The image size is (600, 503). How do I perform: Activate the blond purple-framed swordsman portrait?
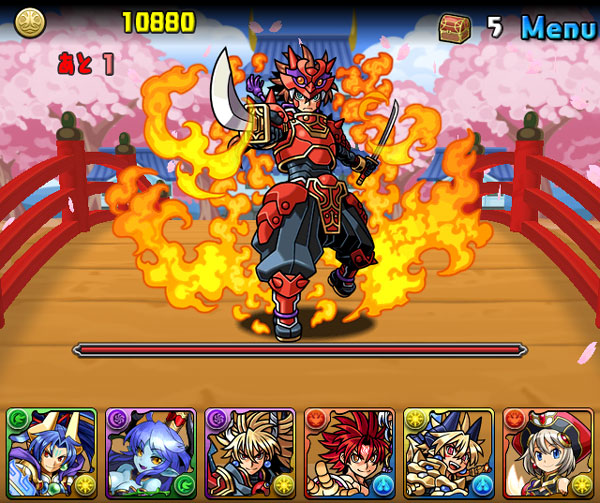[x=249, y=453]
